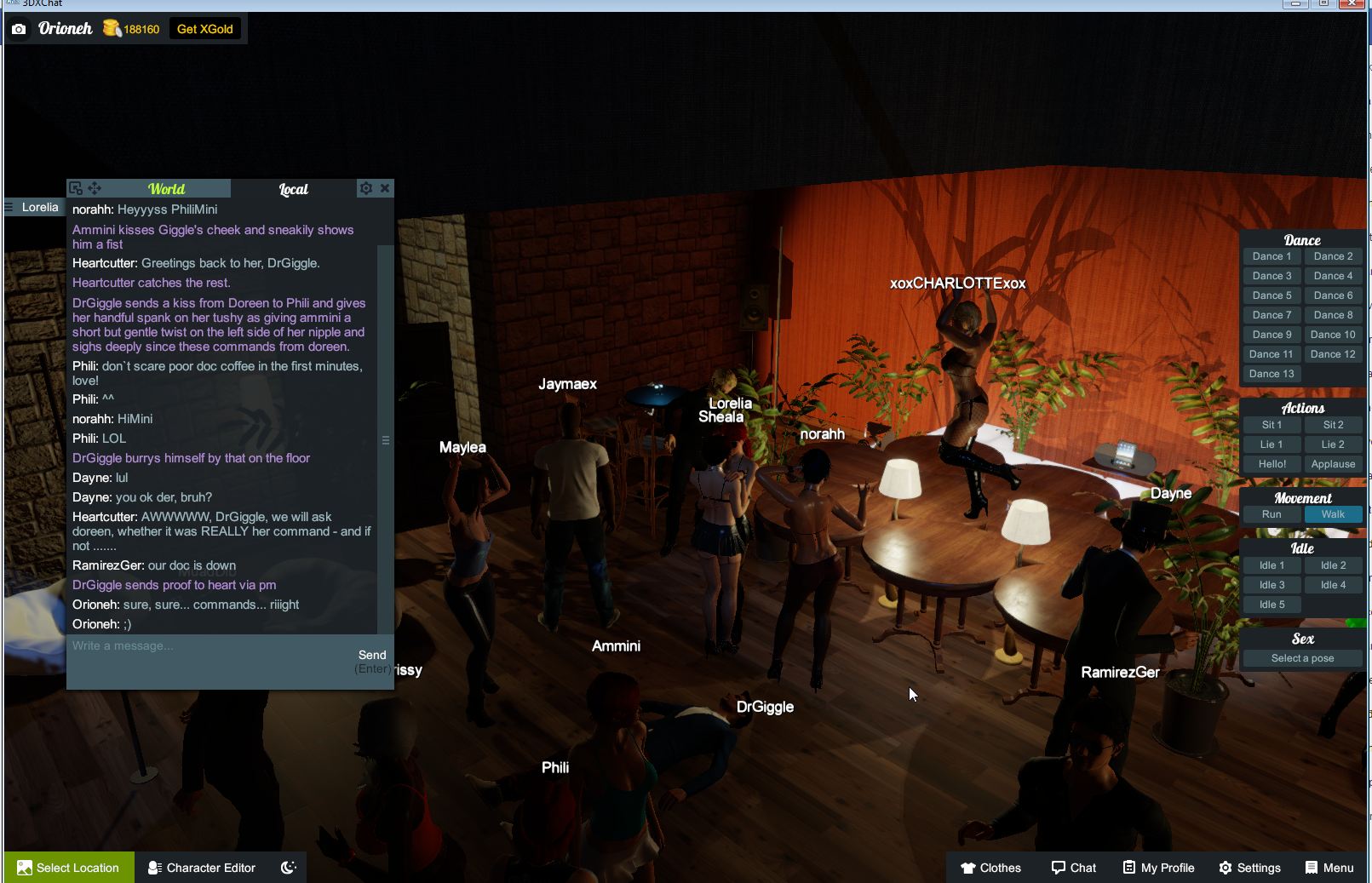Trigger the Applause action
This screenshot has height=883, width=1372.
(1334, 464)
